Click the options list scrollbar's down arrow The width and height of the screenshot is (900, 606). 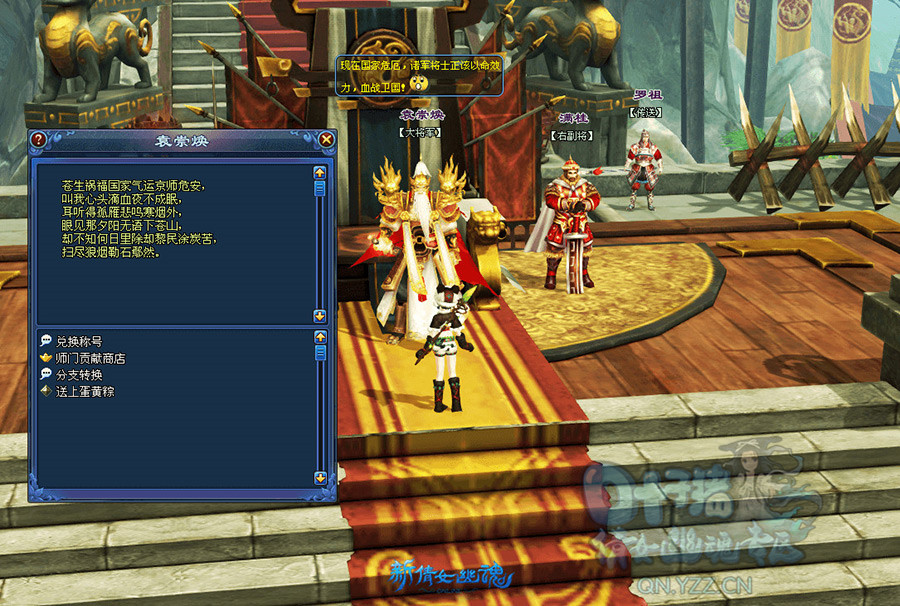pos(320,478)
